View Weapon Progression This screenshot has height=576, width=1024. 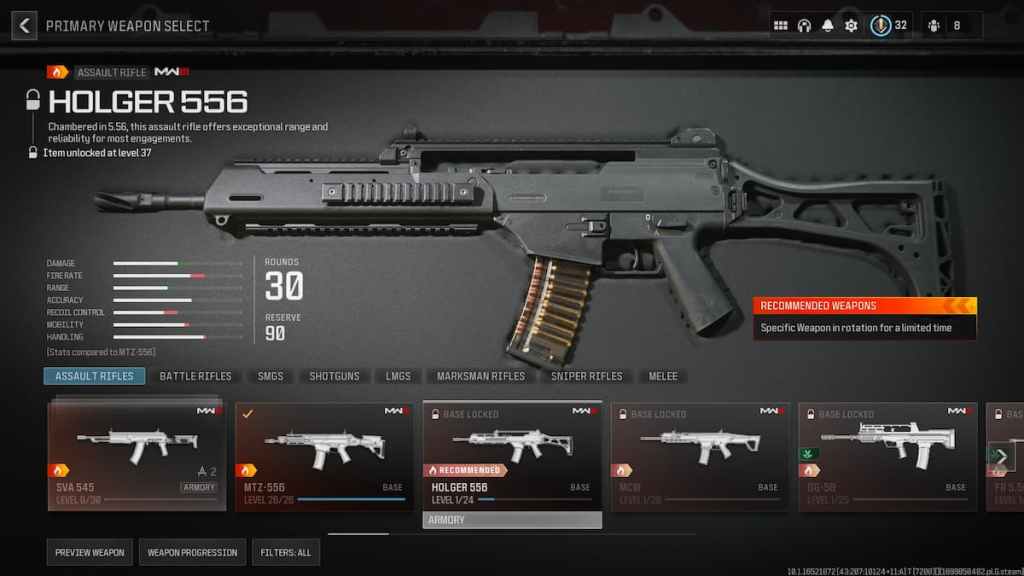click(x=192, y=552)
